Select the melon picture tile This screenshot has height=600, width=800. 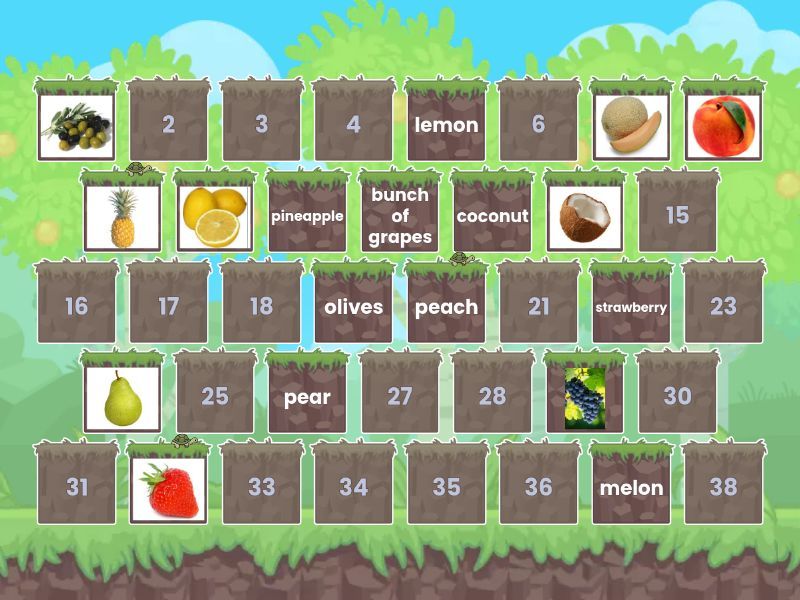click(631, 126)
